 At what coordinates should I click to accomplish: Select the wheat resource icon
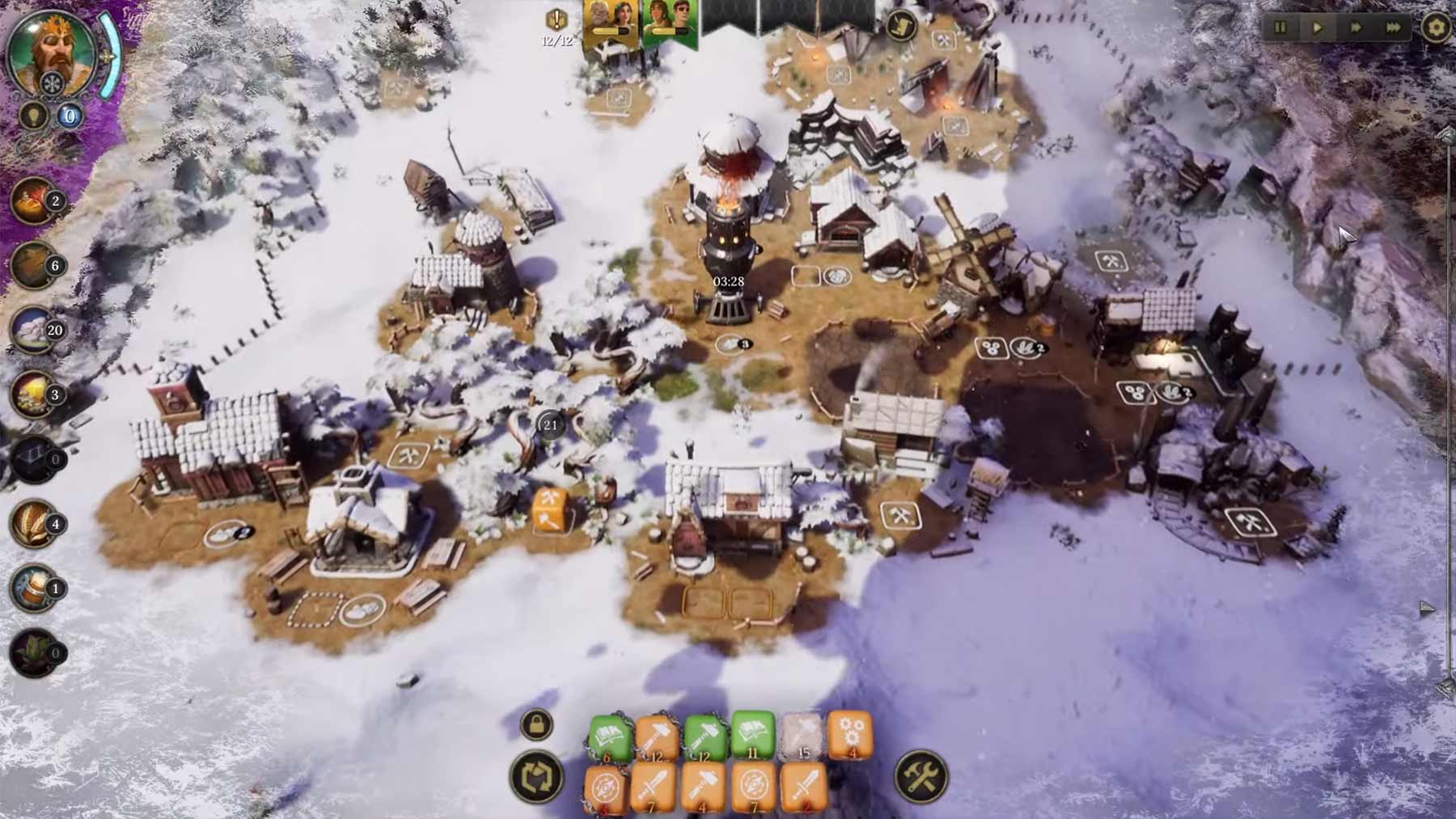(32, 523)
